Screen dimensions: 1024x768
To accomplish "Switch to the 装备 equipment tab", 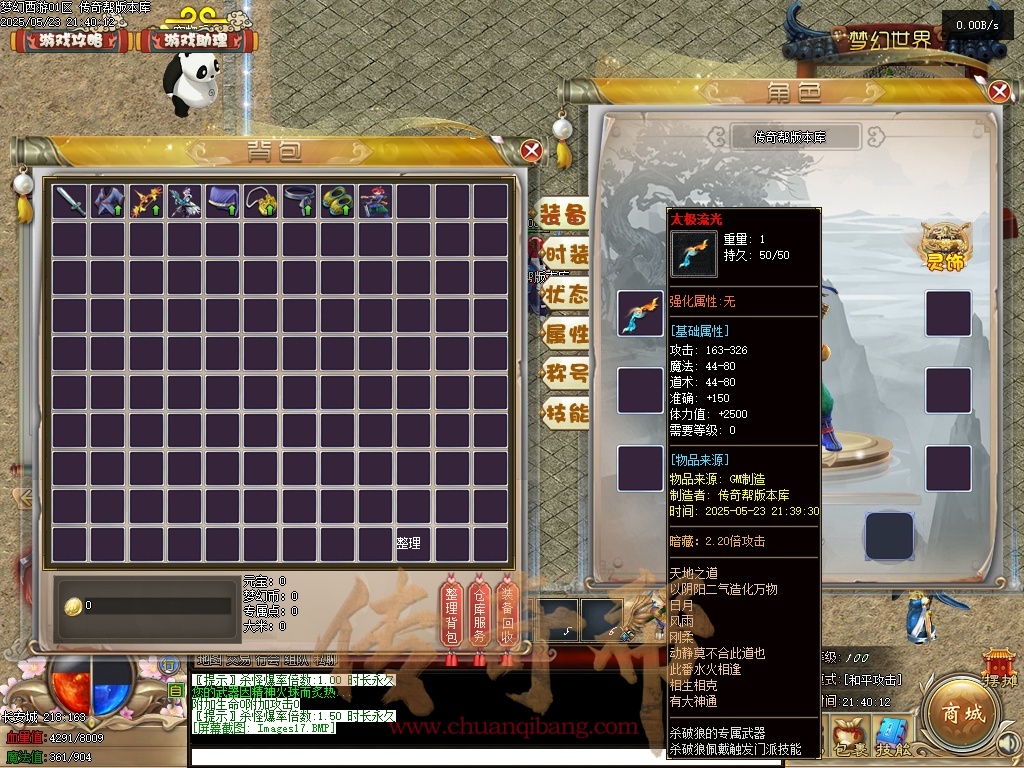I will click(x=564, y=215).
